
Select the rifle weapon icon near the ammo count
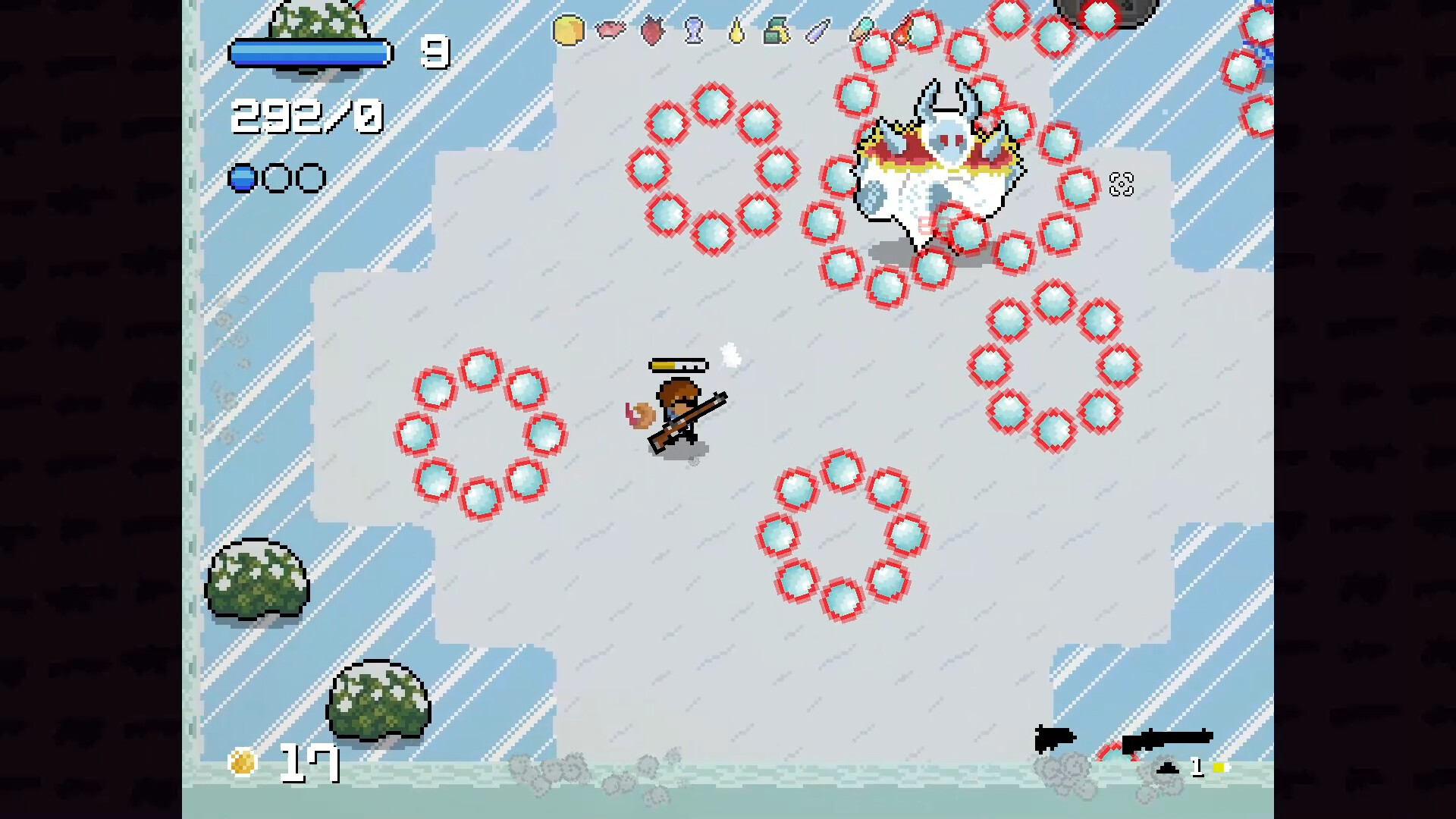tap(1168, 739)
